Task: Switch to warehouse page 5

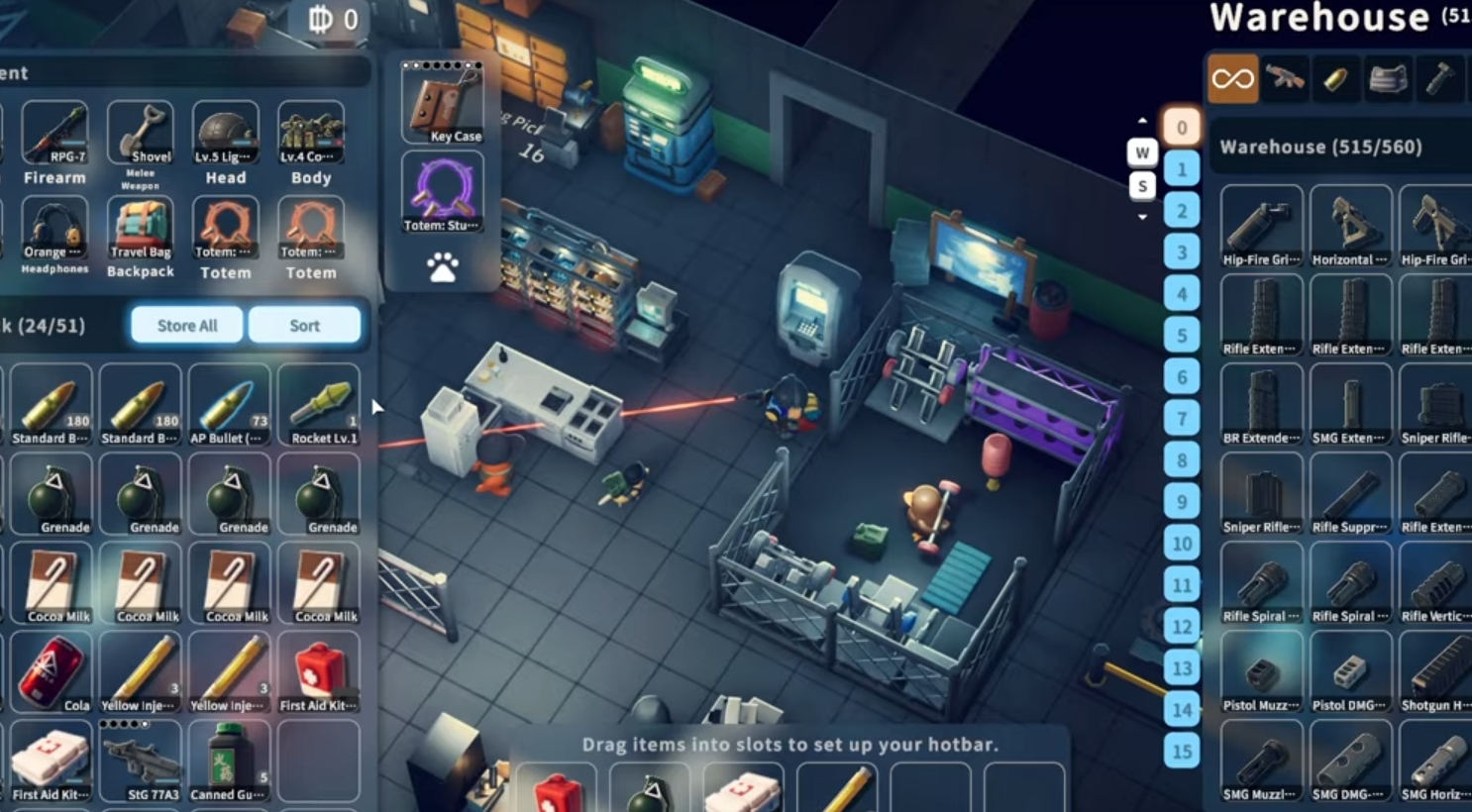Action: pyautogui.click(x=1181, y=336)
